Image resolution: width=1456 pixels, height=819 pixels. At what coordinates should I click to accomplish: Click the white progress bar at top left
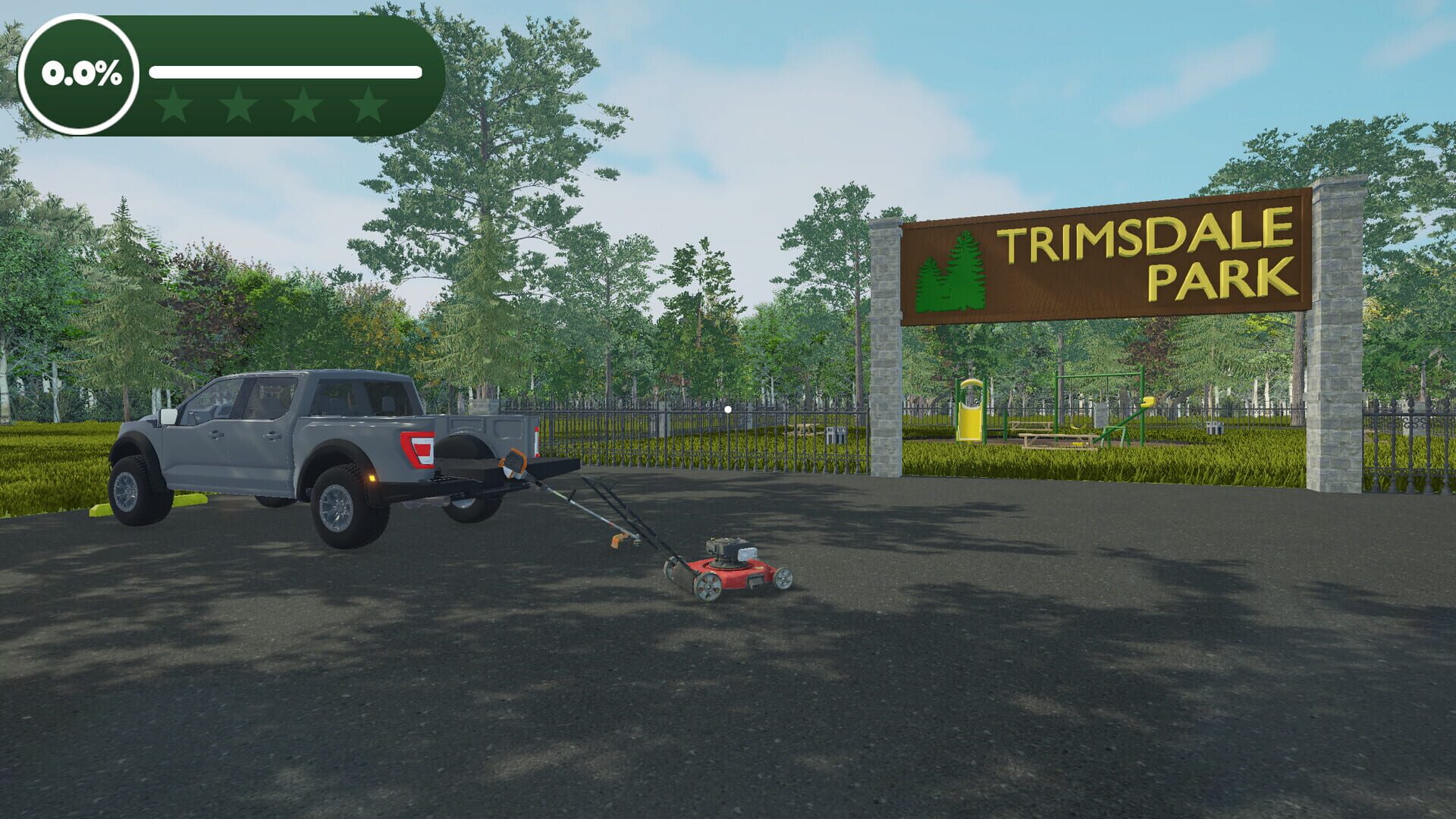[287, 72]
